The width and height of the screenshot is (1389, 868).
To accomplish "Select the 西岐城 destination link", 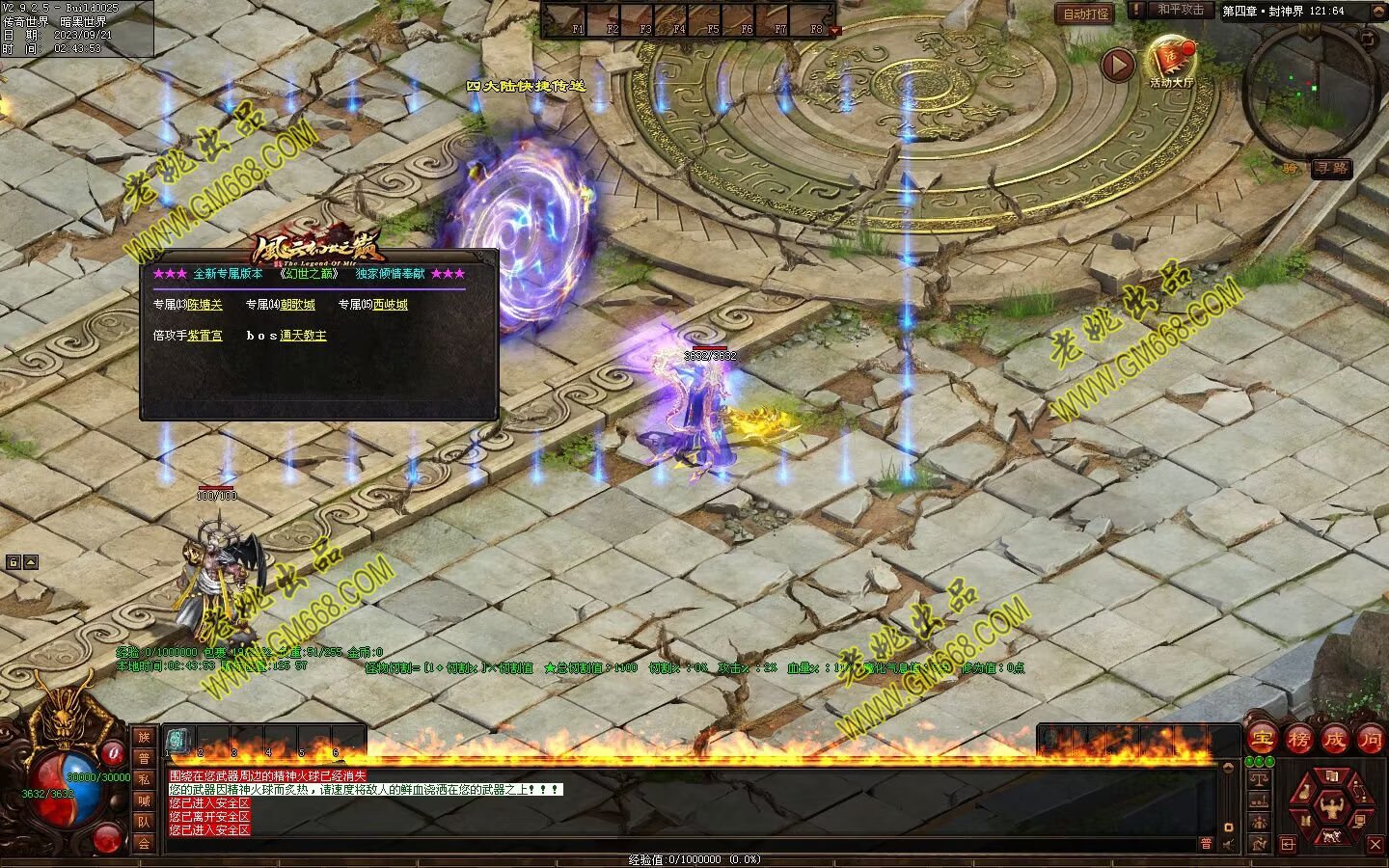I will [390, 305].
